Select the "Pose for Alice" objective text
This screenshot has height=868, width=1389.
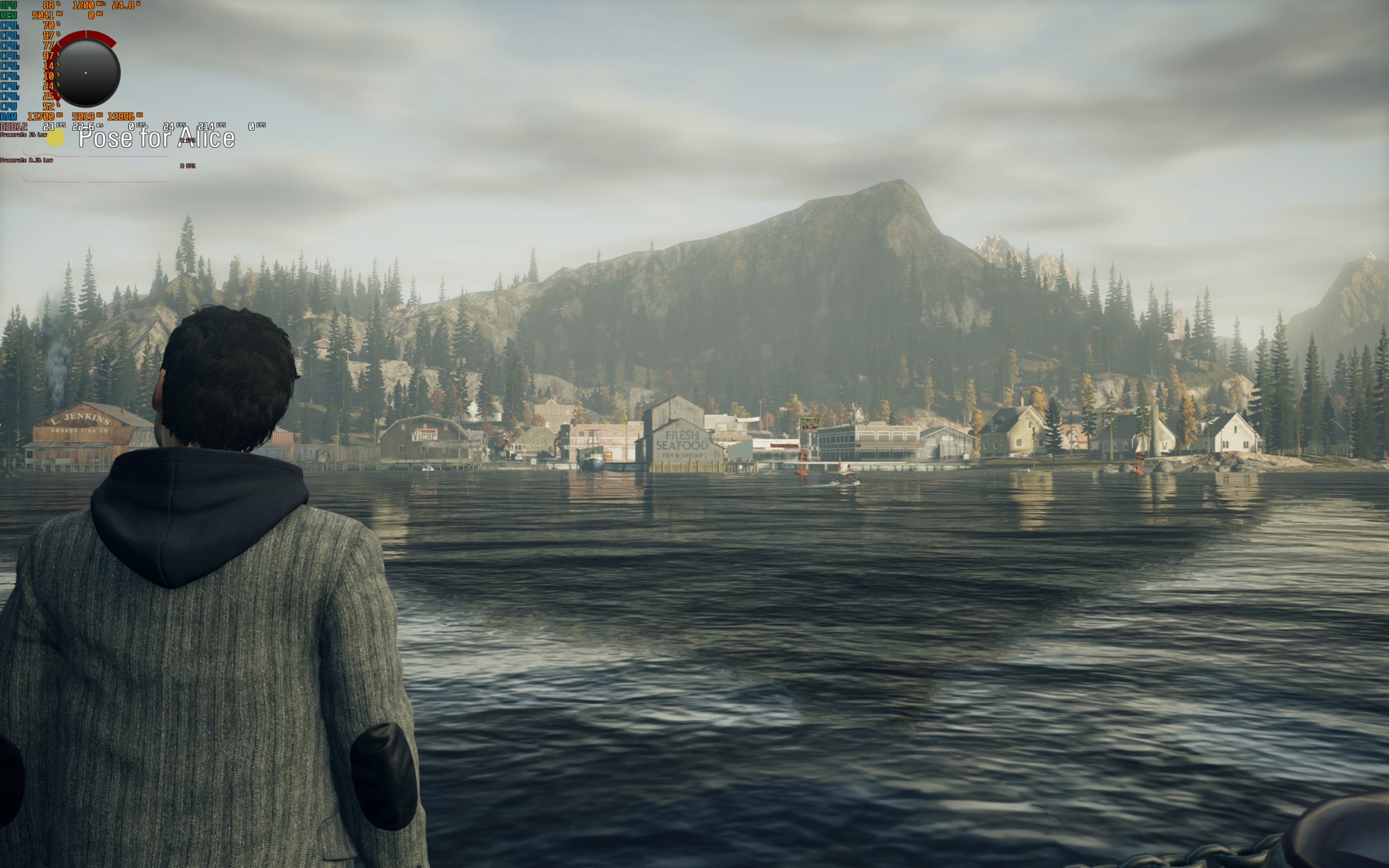tap(156, 138)
